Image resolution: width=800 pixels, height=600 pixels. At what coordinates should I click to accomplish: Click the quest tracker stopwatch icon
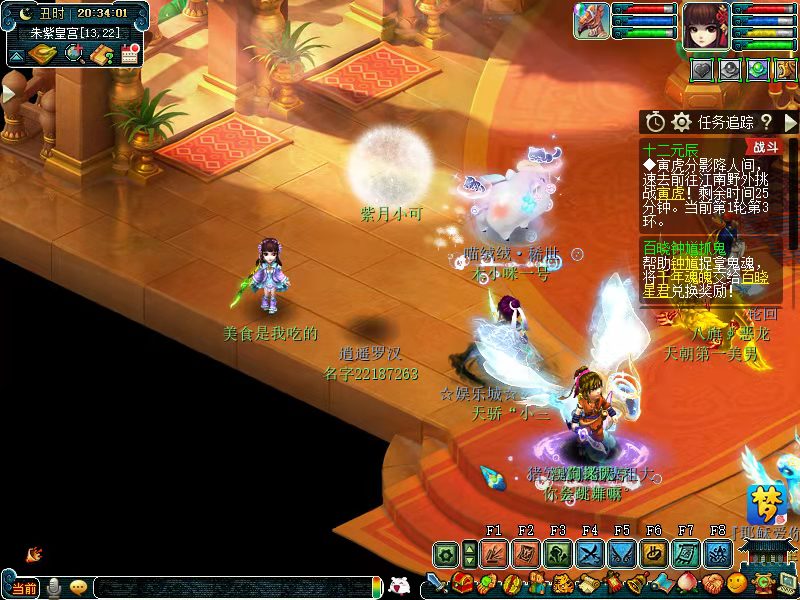coord(655,122)
